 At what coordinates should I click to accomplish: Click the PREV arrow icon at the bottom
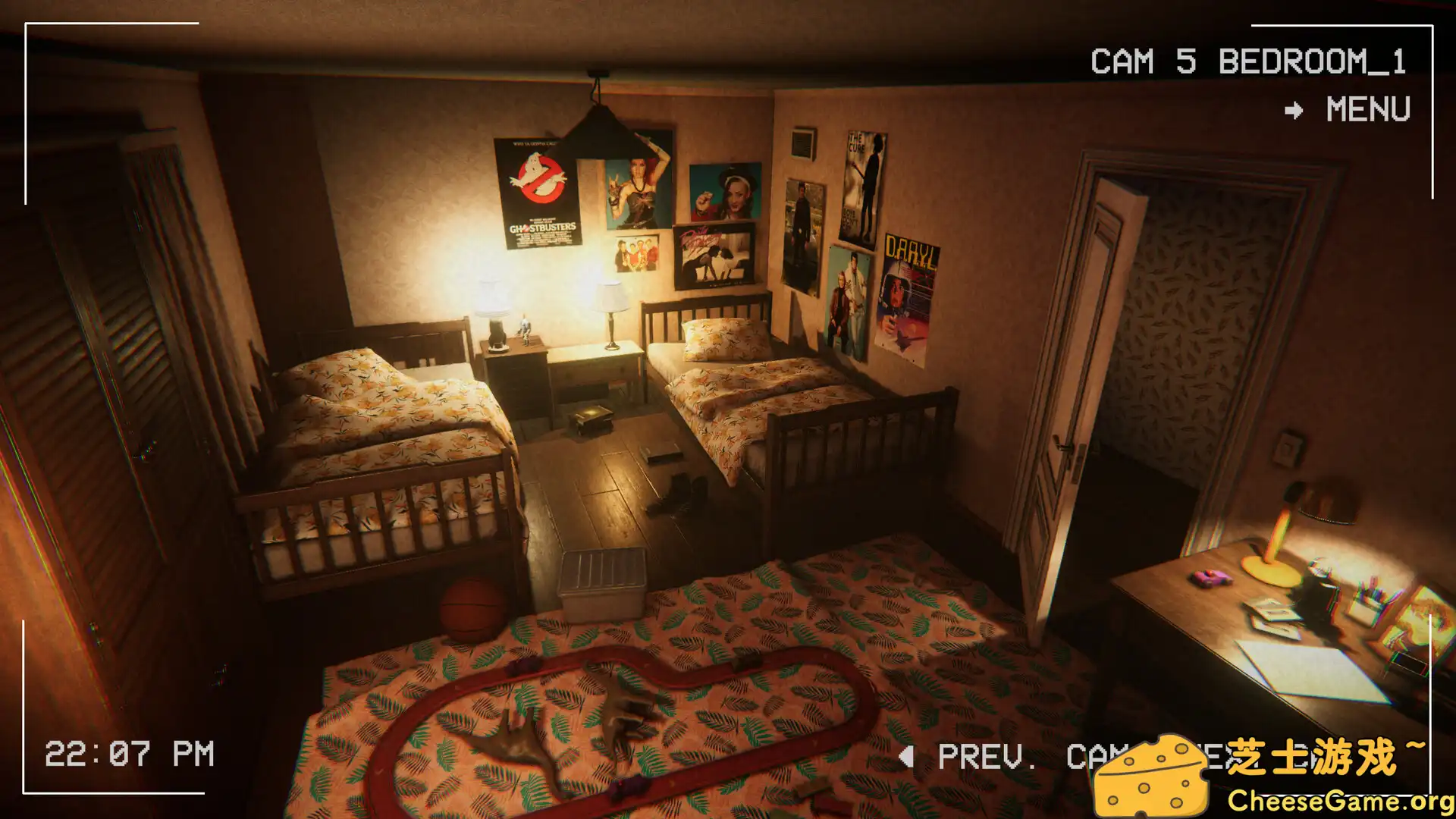coord(907,756)
